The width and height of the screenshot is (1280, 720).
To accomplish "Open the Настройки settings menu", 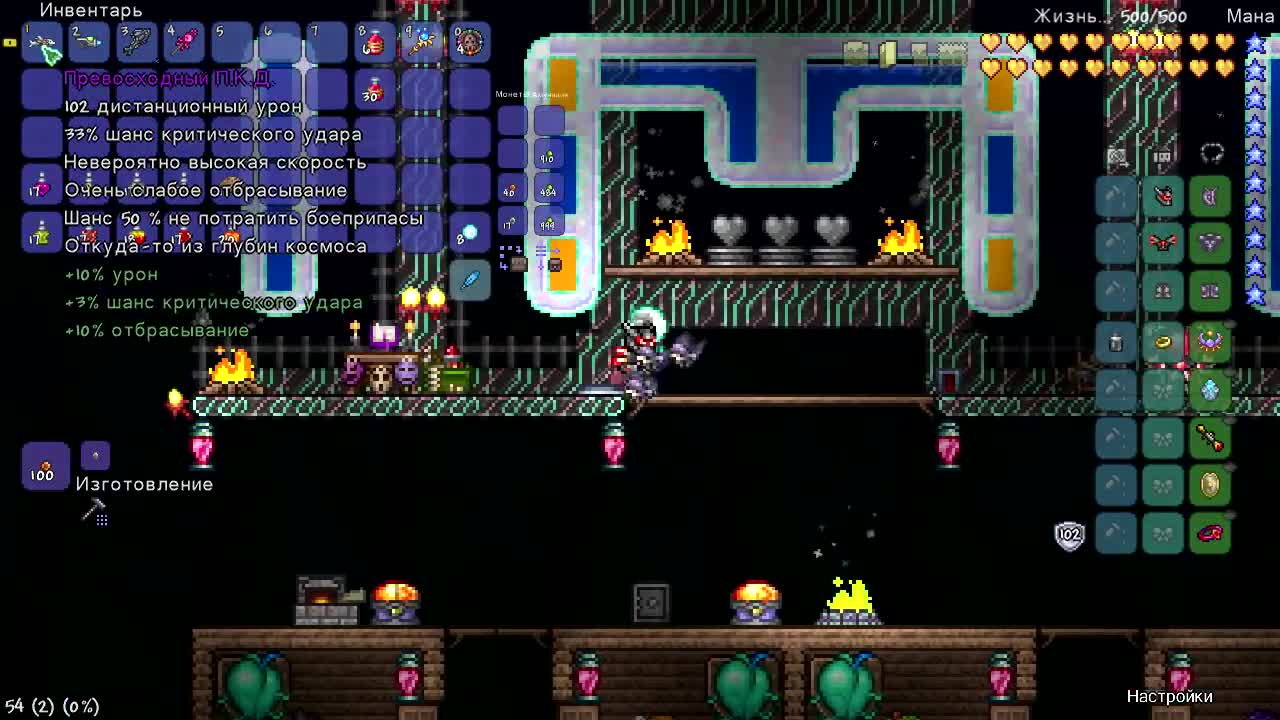I will pos(1169,696).
